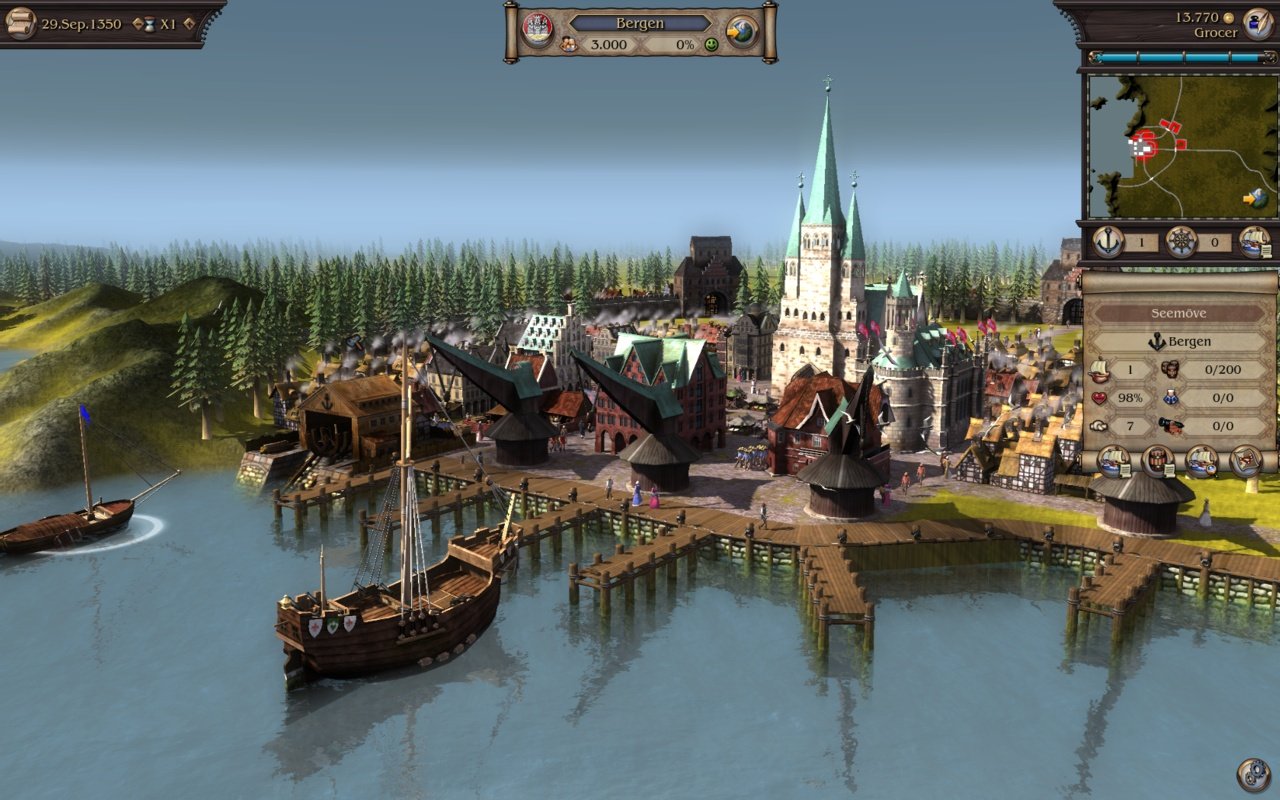Click the left diamond arrow to slow game speed
Screen dimensions: 1280x800
click(137, 23)
